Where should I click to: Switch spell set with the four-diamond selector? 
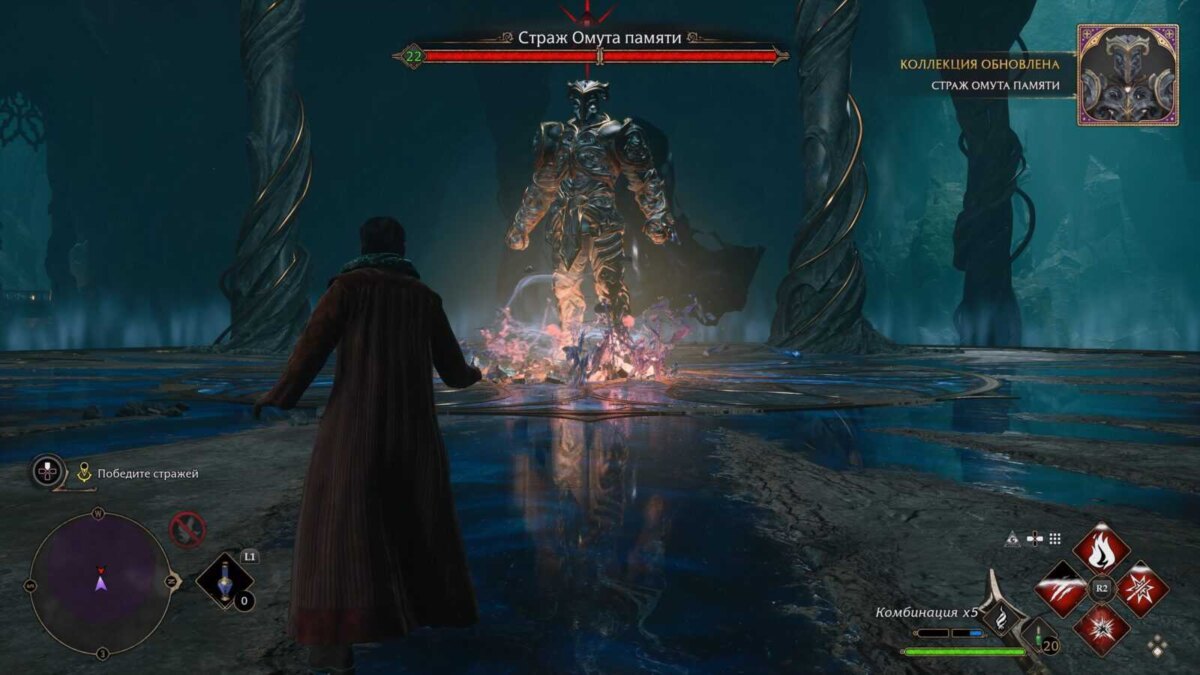[1158, 645]
